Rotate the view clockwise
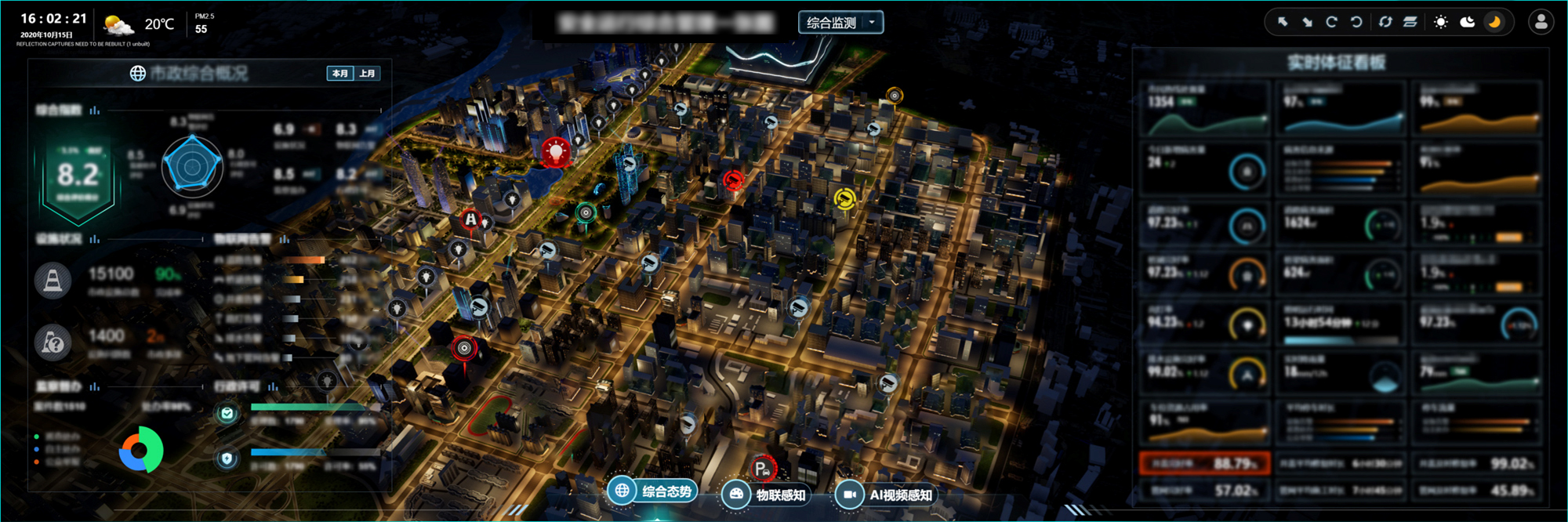Image resolution: width=1568 pixels, height=522 pixels. pyautogui.click(x=1331, y=22)
